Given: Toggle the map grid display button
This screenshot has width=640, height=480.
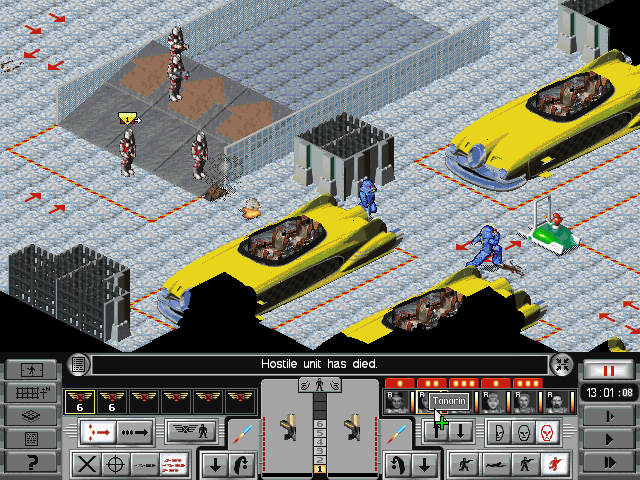Looking at the screenshot, I should (x=30, y=392).
